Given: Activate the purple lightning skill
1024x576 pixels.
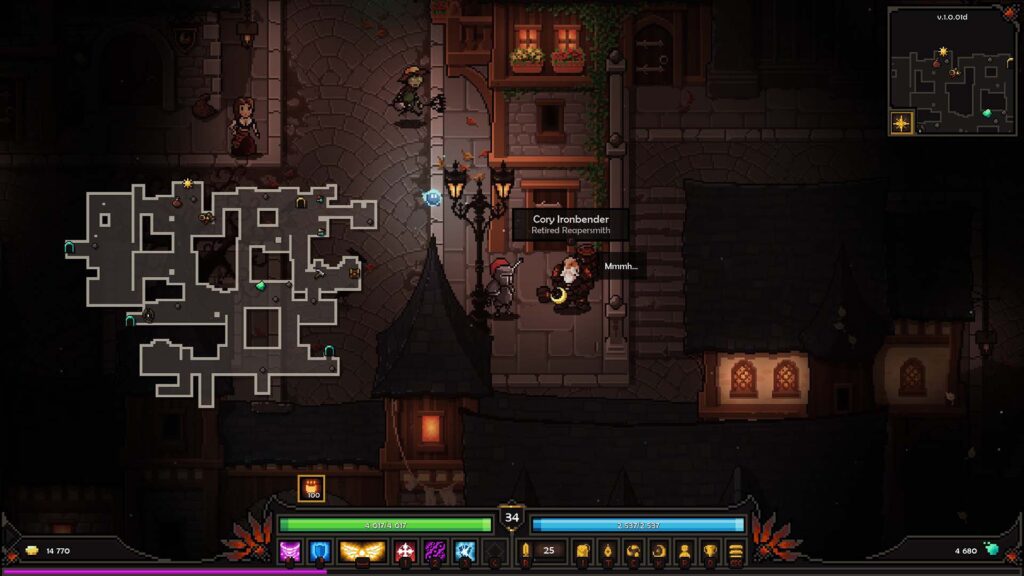Looking at the screenshot, I should pyautogui.click(x=435, y=550).
